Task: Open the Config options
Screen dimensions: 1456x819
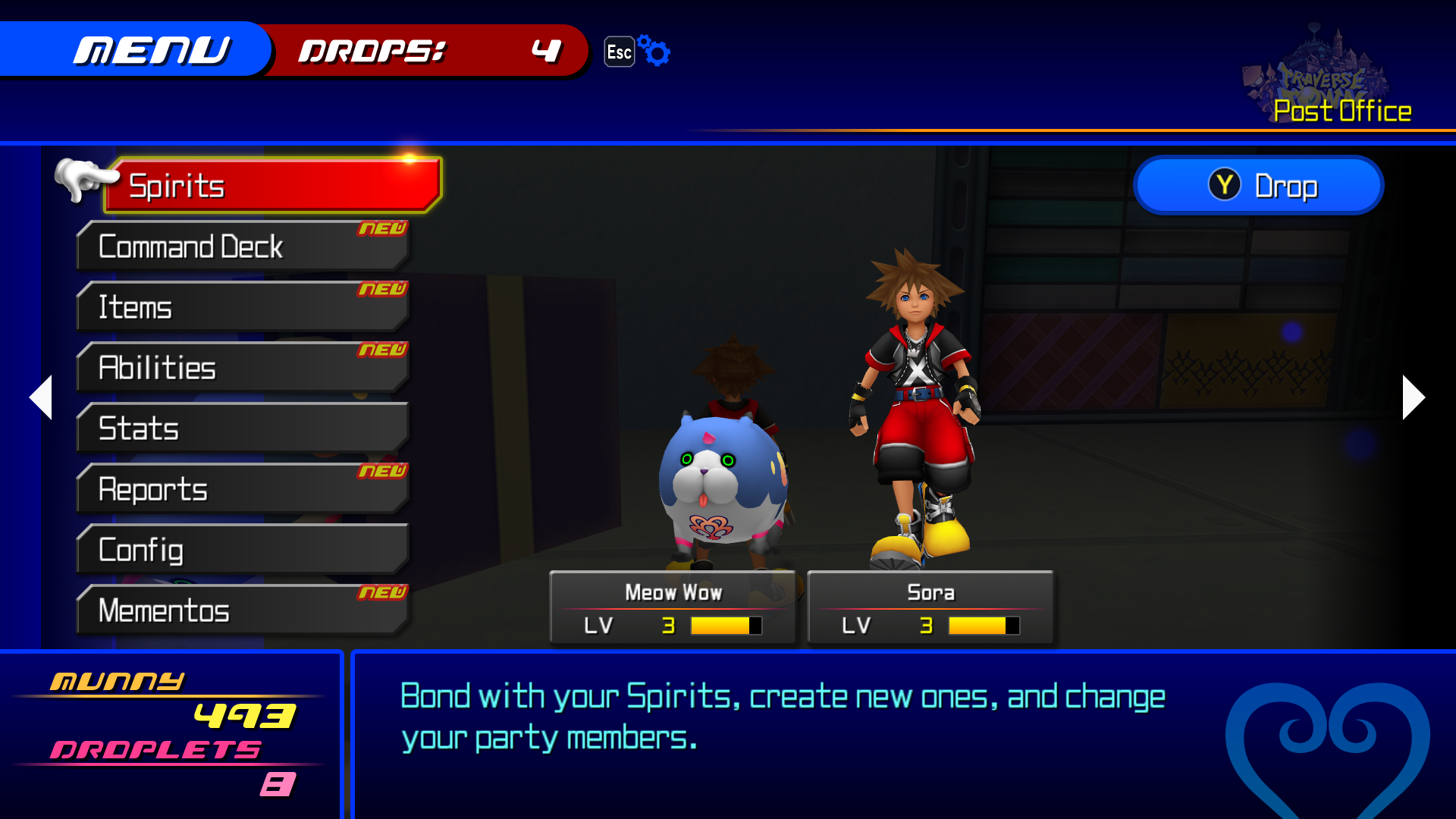Action: [243, 550]
